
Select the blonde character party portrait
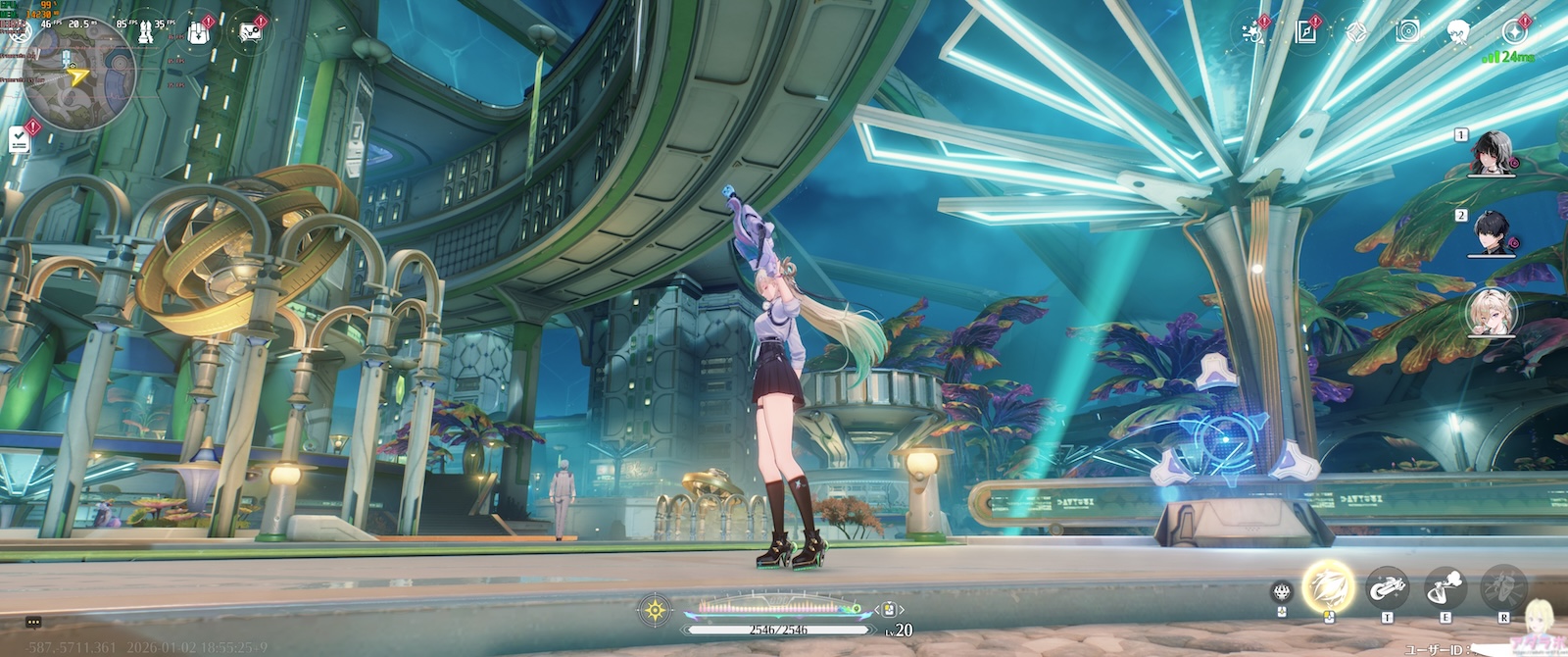pos(1492,312)
